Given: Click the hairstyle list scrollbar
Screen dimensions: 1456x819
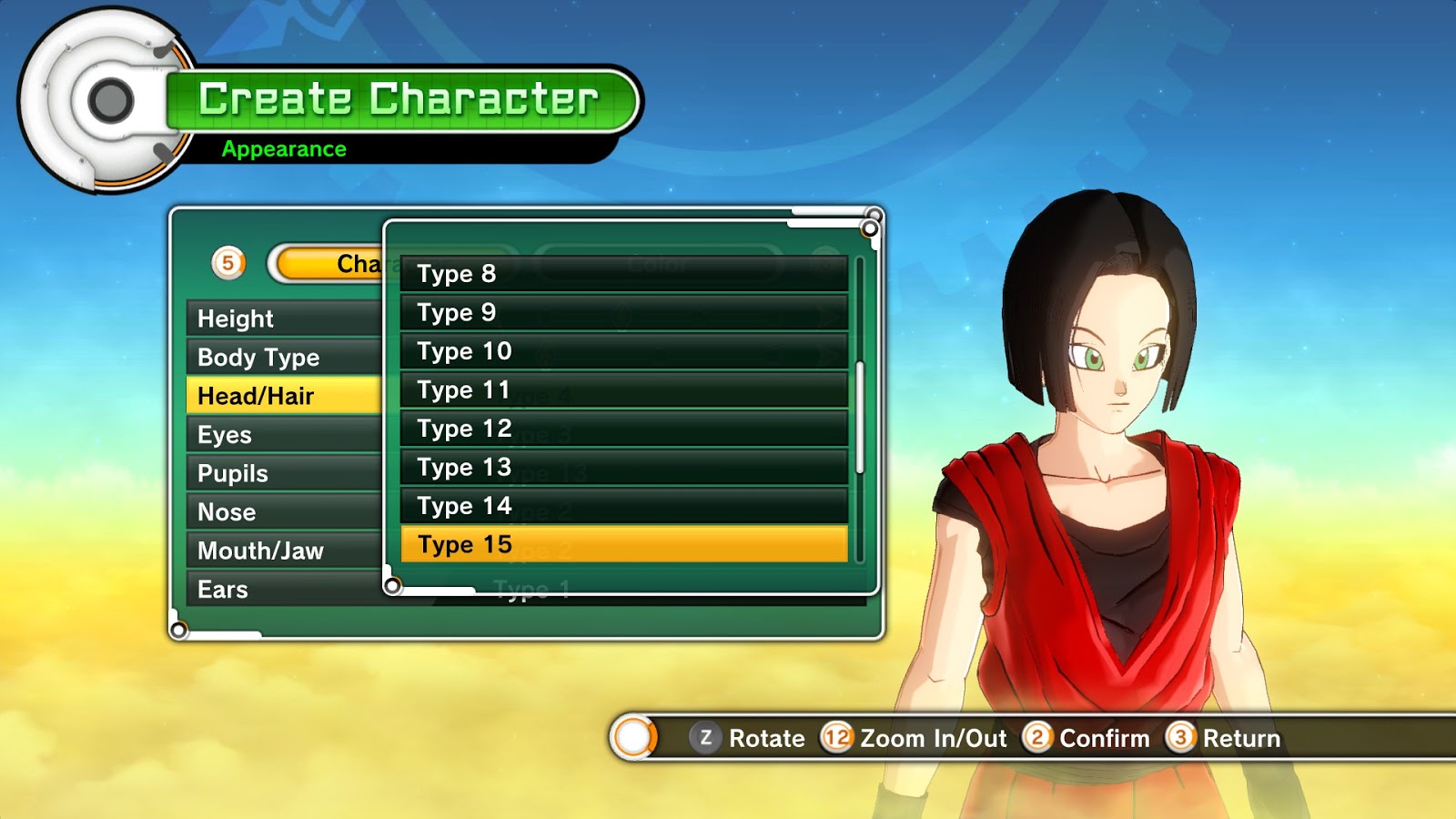Looking at the screenshot, I should click(x=860, y=419).
